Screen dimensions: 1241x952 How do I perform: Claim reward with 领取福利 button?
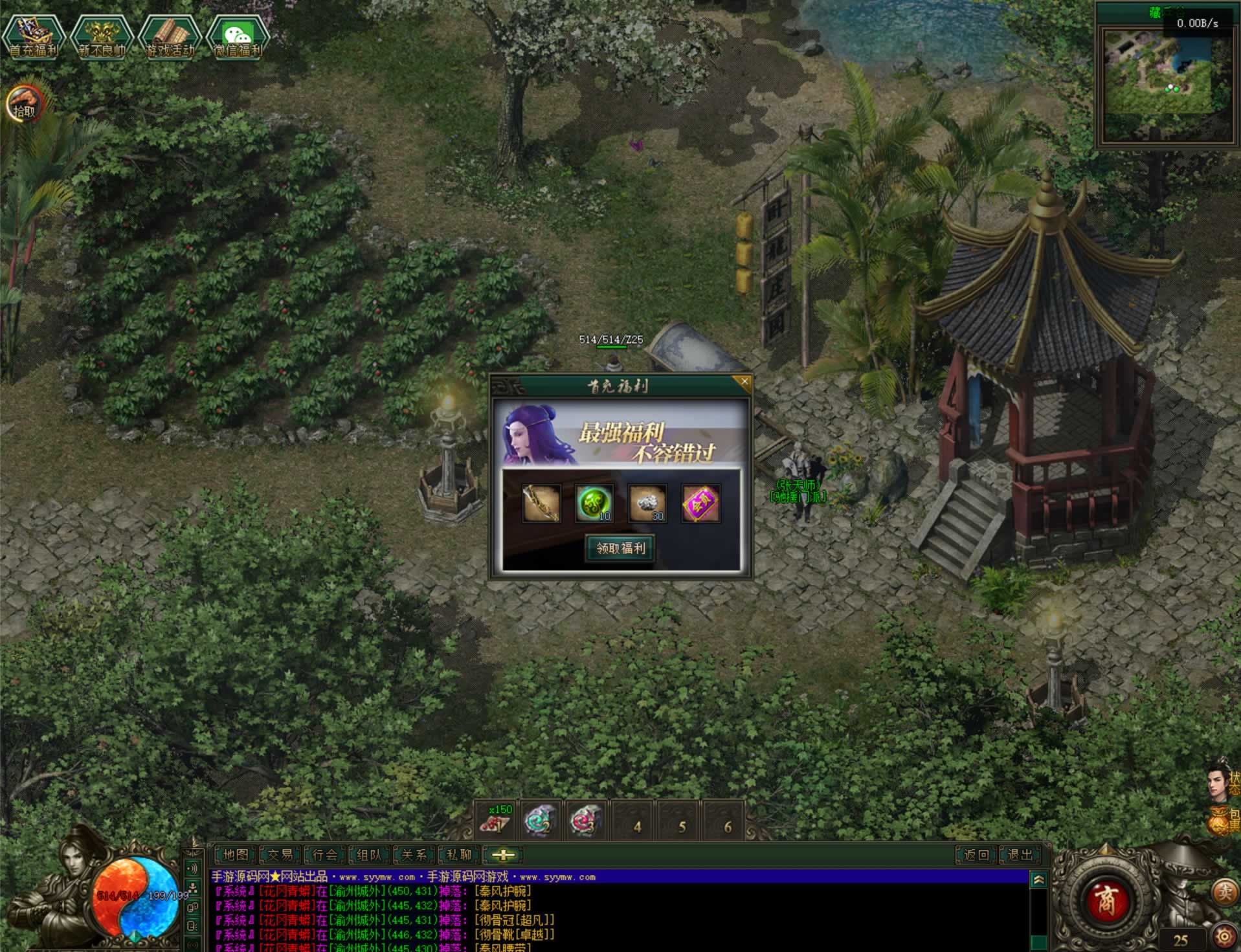pyautogui.click(x=620, y=548)
